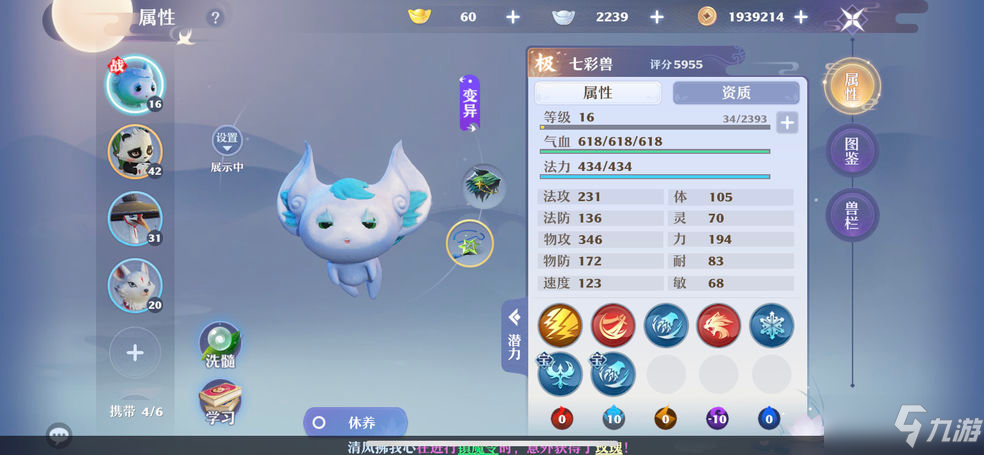Select the level 16 blue pet

click(x=135, y=83)
